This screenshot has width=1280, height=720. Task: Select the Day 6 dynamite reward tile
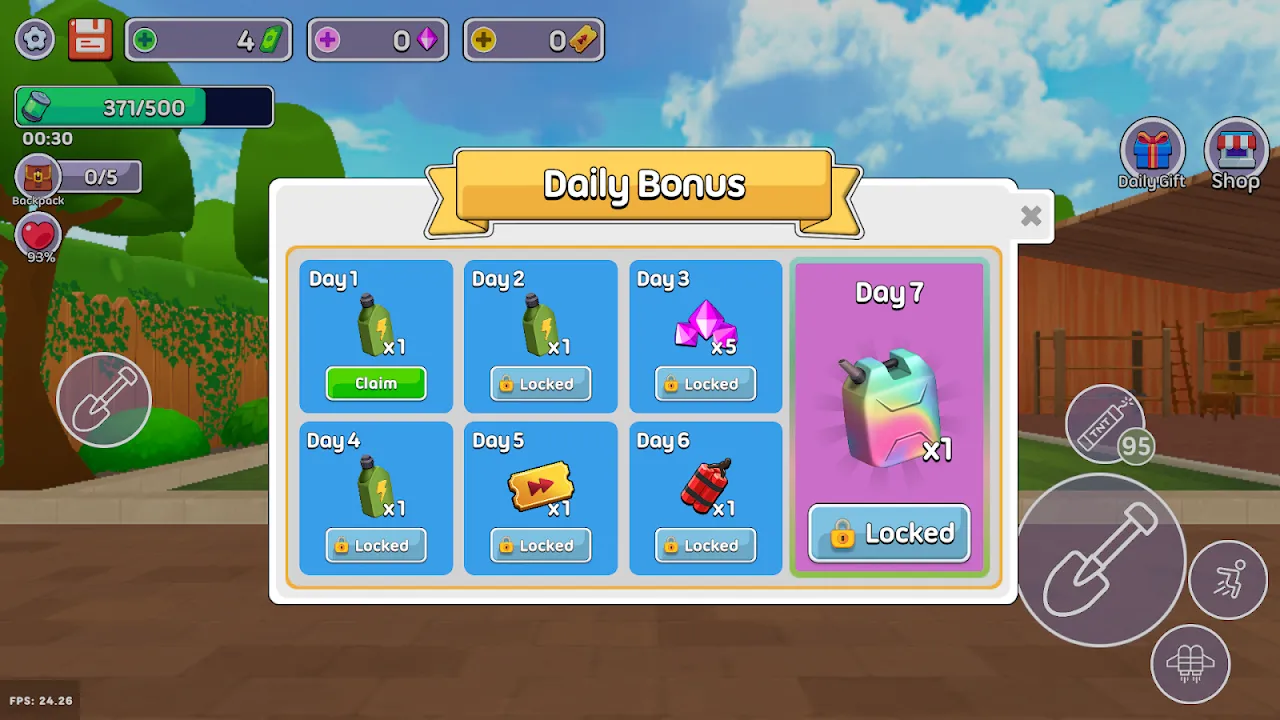(x=705, y=498)
